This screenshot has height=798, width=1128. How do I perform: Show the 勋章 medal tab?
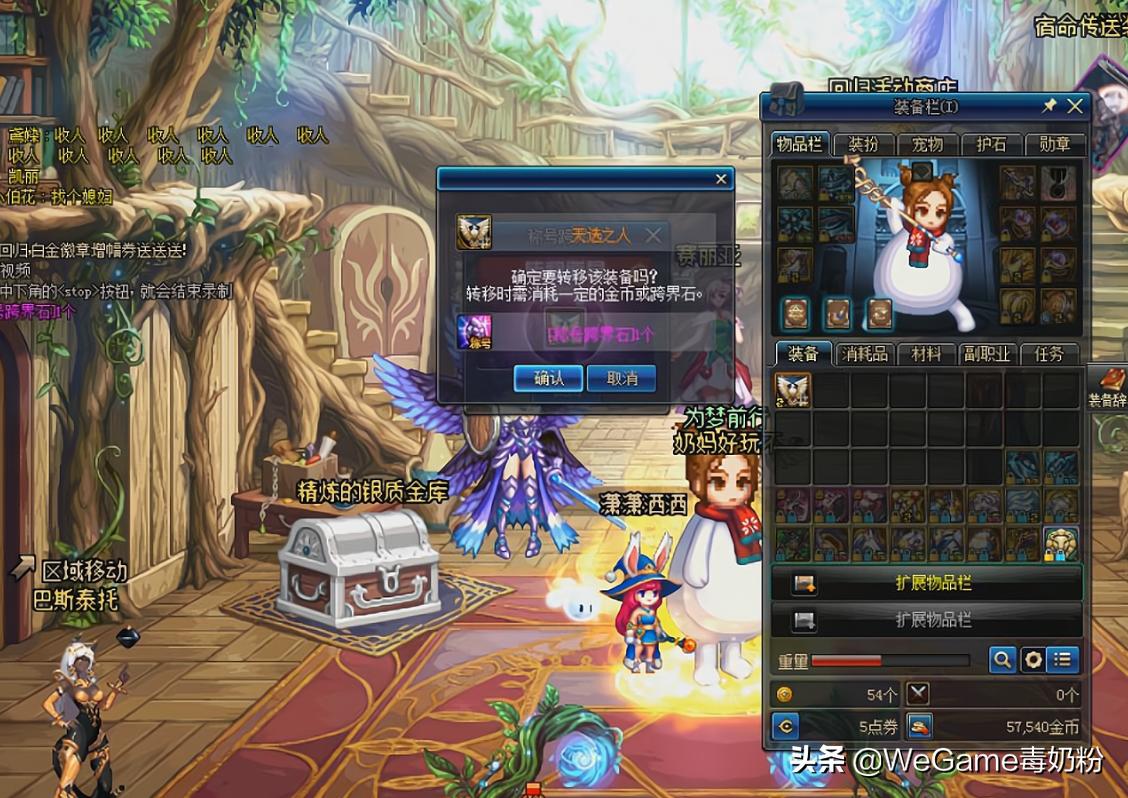(1055, 144)
